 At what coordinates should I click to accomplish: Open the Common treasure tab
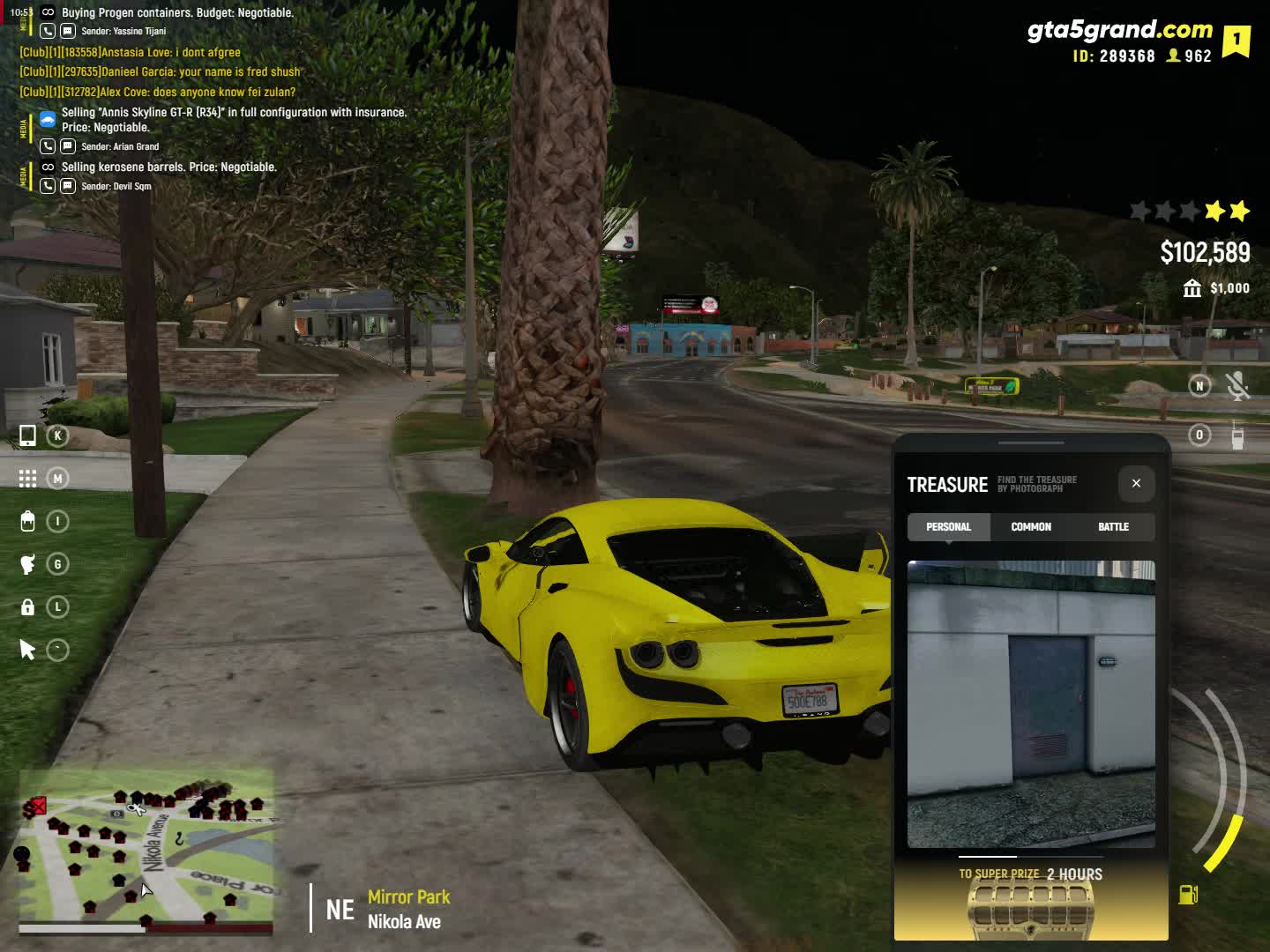[x=1031, y=527]
